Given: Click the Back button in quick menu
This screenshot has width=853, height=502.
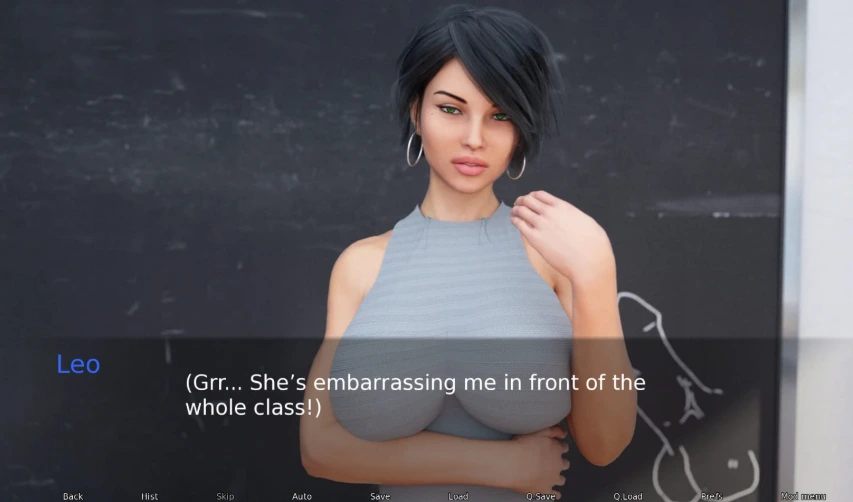Looking at the screenshot, I should (x=73, y=496).
